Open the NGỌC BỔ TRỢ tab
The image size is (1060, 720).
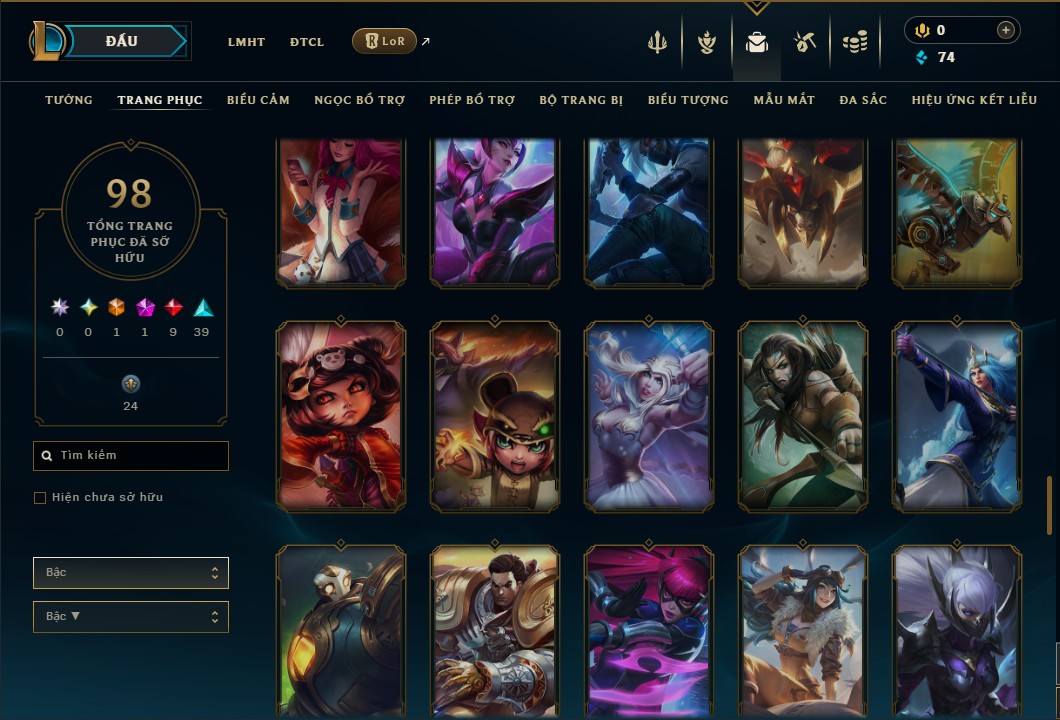click(x=359, y=100)
